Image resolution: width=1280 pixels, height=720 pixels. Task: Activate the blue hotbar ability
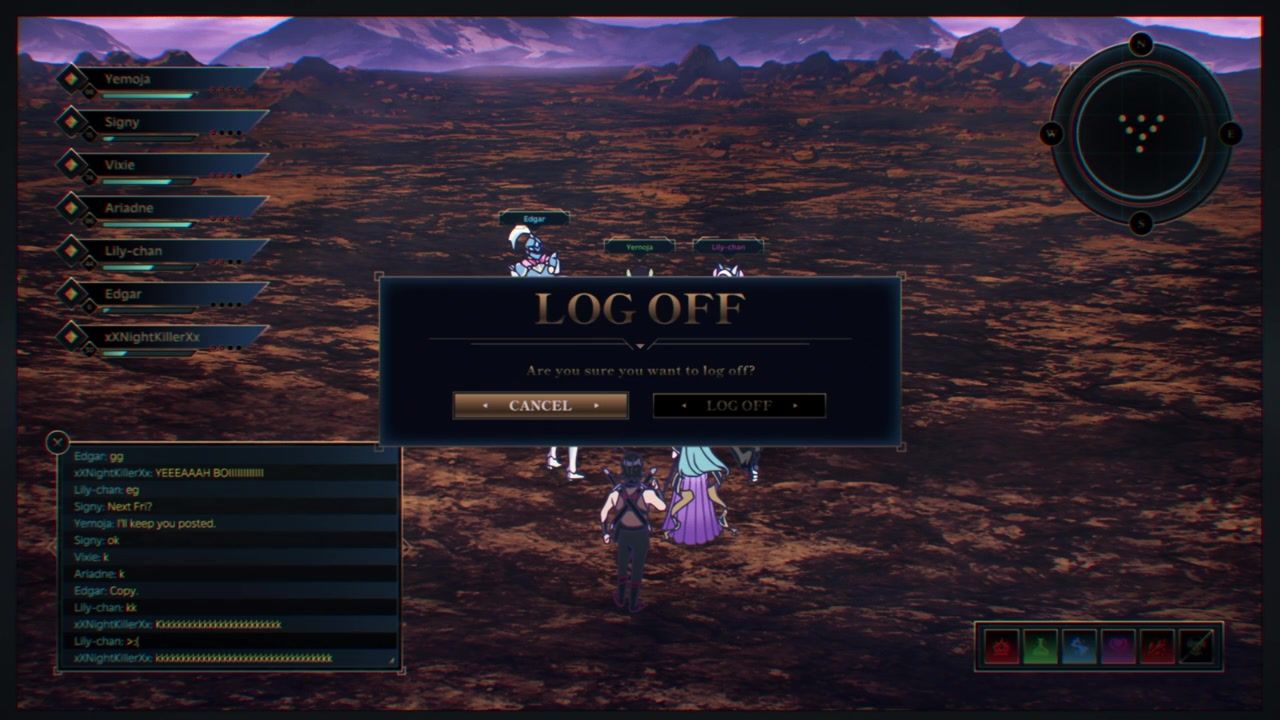tap(1080, 647)
